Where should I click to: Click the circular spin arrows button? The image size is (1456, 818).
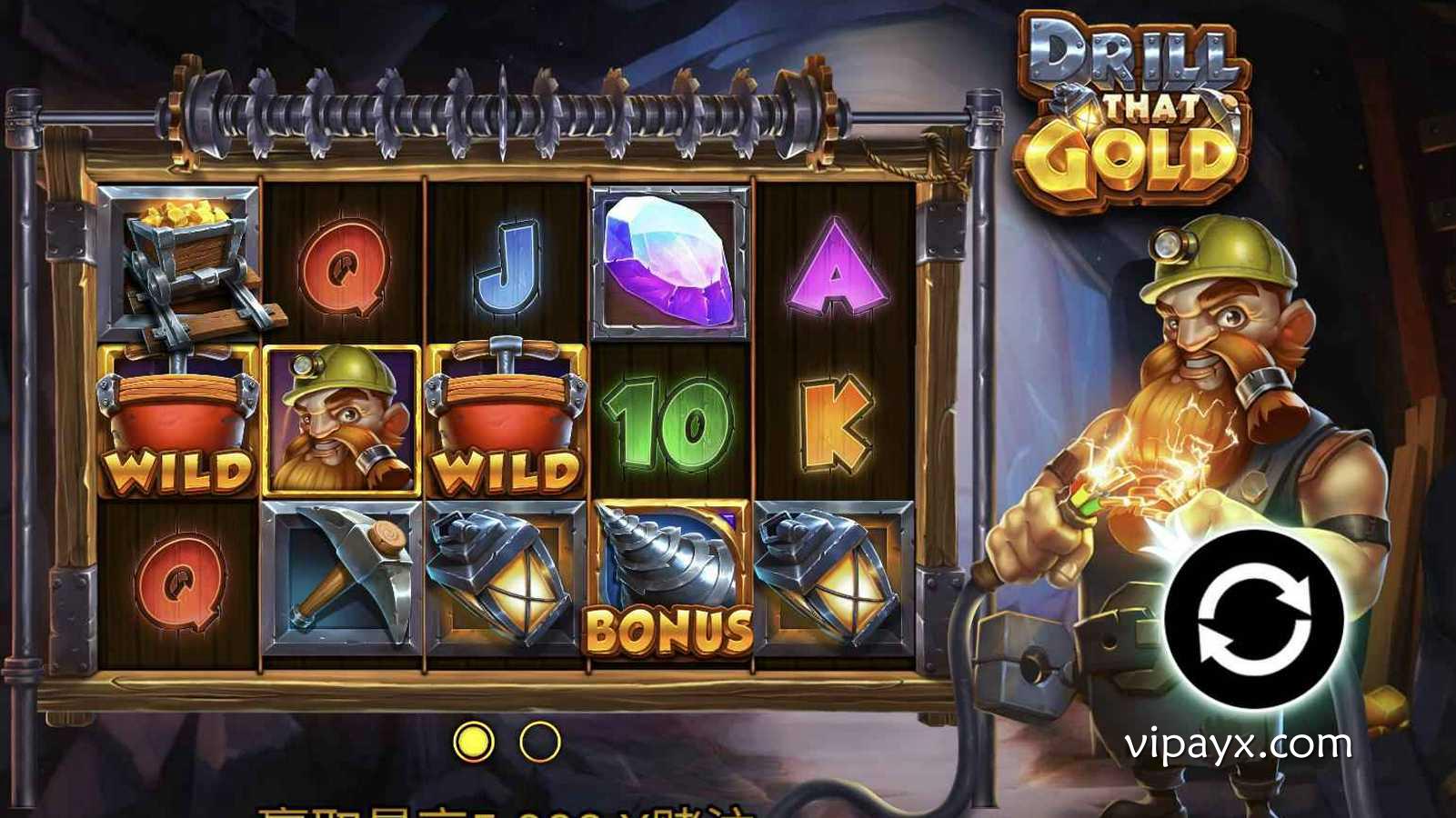(x=1254, y=619)
